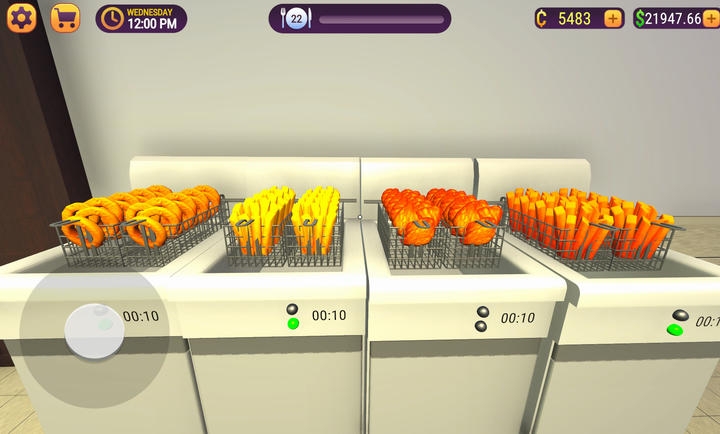The width and height of the screenshot is (720, 434).
Task: Add more cash with the plus button
Action: click(711, 18)
